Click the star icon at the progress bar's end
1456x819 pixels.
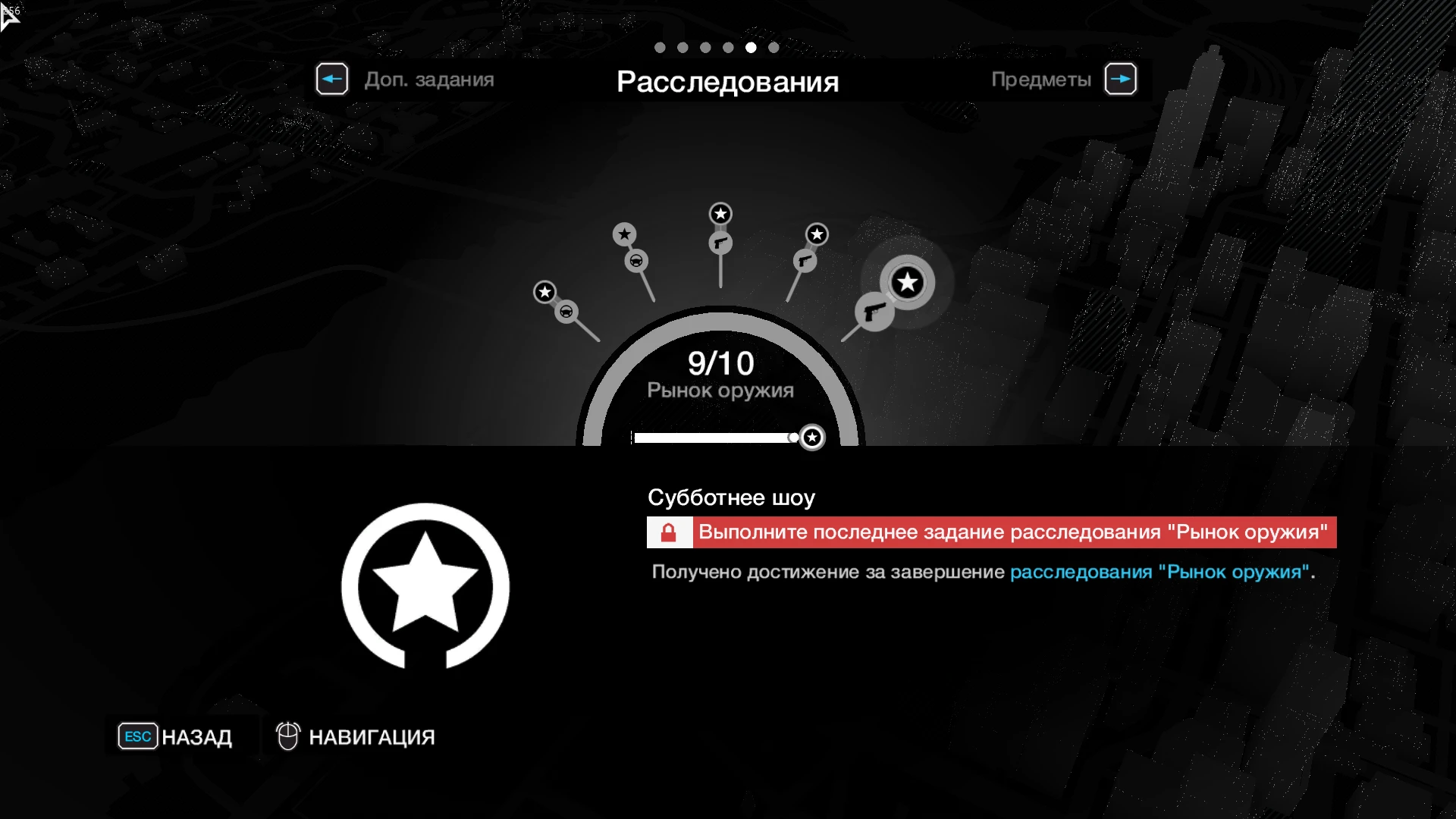pyautogui.click(x=812, y=437)
